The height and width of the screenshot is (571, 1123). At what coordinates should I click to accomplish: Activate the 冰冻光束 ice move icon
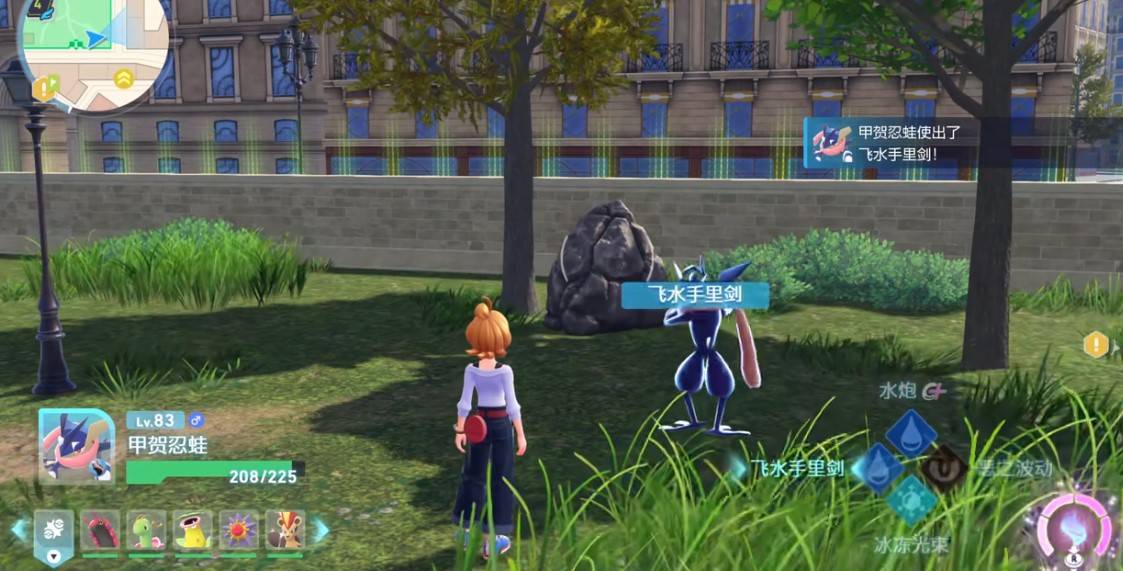[x=911, y=500]
